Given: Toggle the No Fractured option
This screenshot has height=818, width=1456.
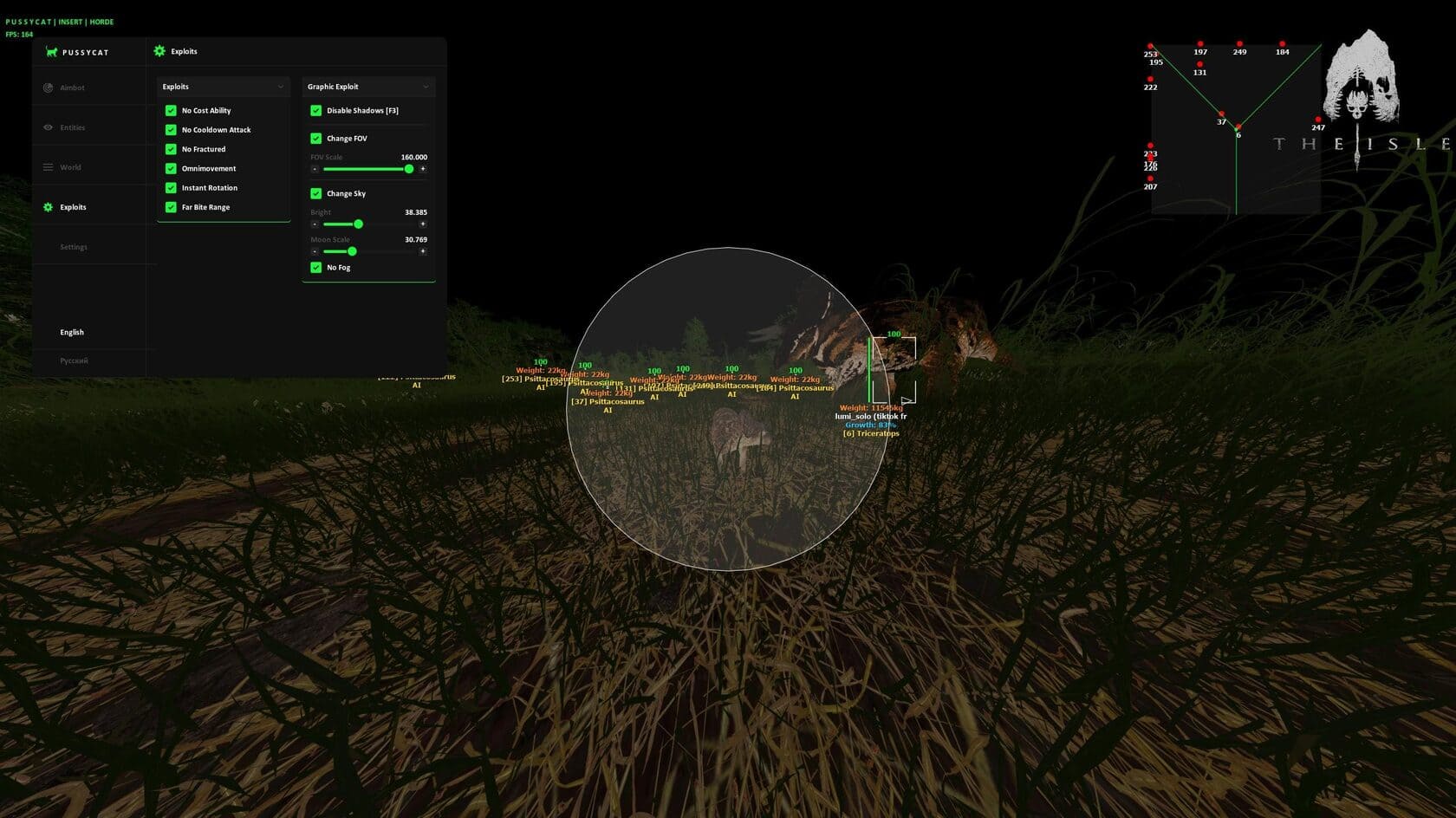Looking at the screenshot, I should pos(171,149).
